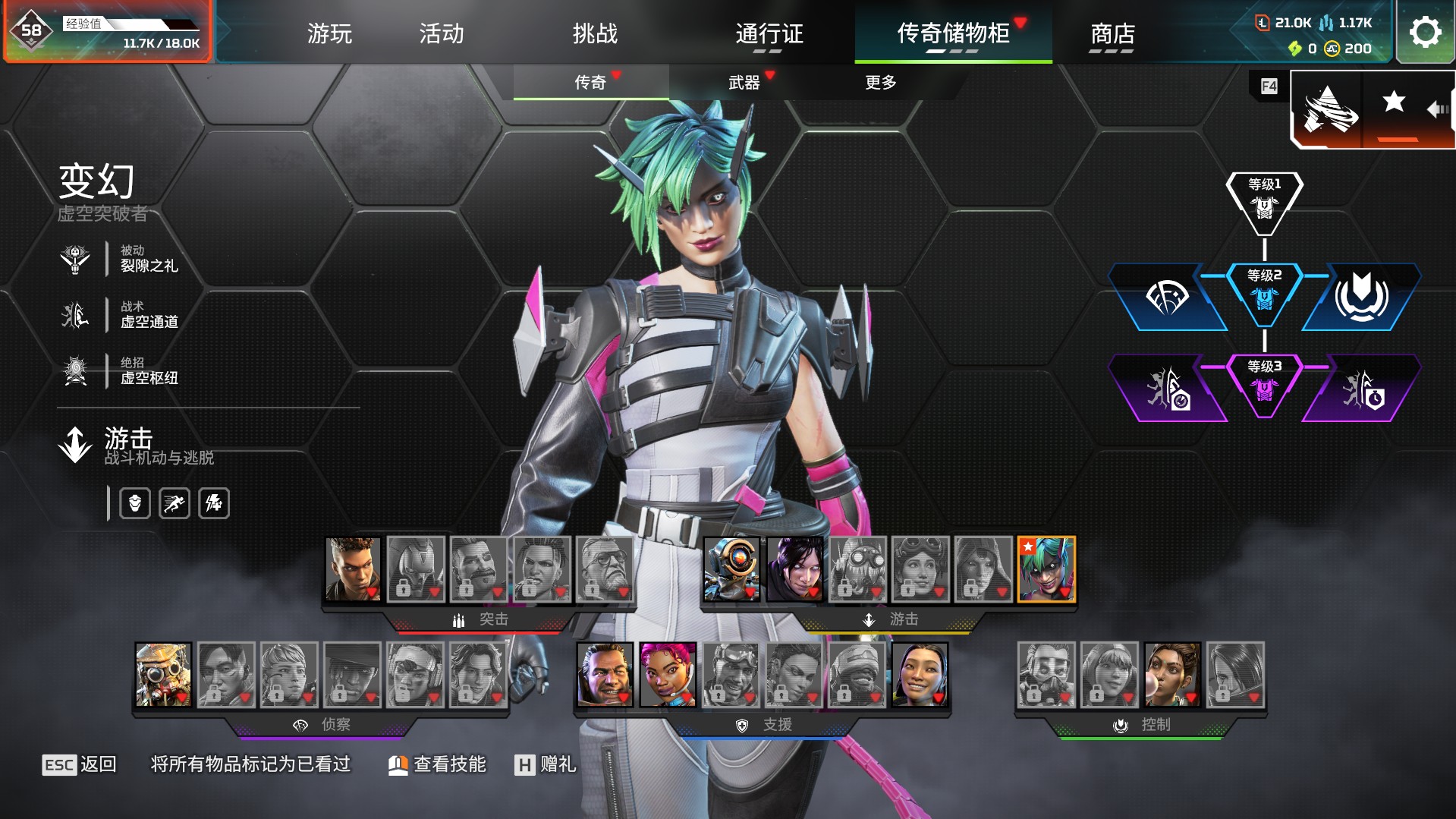Click the 赠礼 gift button
Viewport: 1456px width, 819px height.
pos(546,764)
